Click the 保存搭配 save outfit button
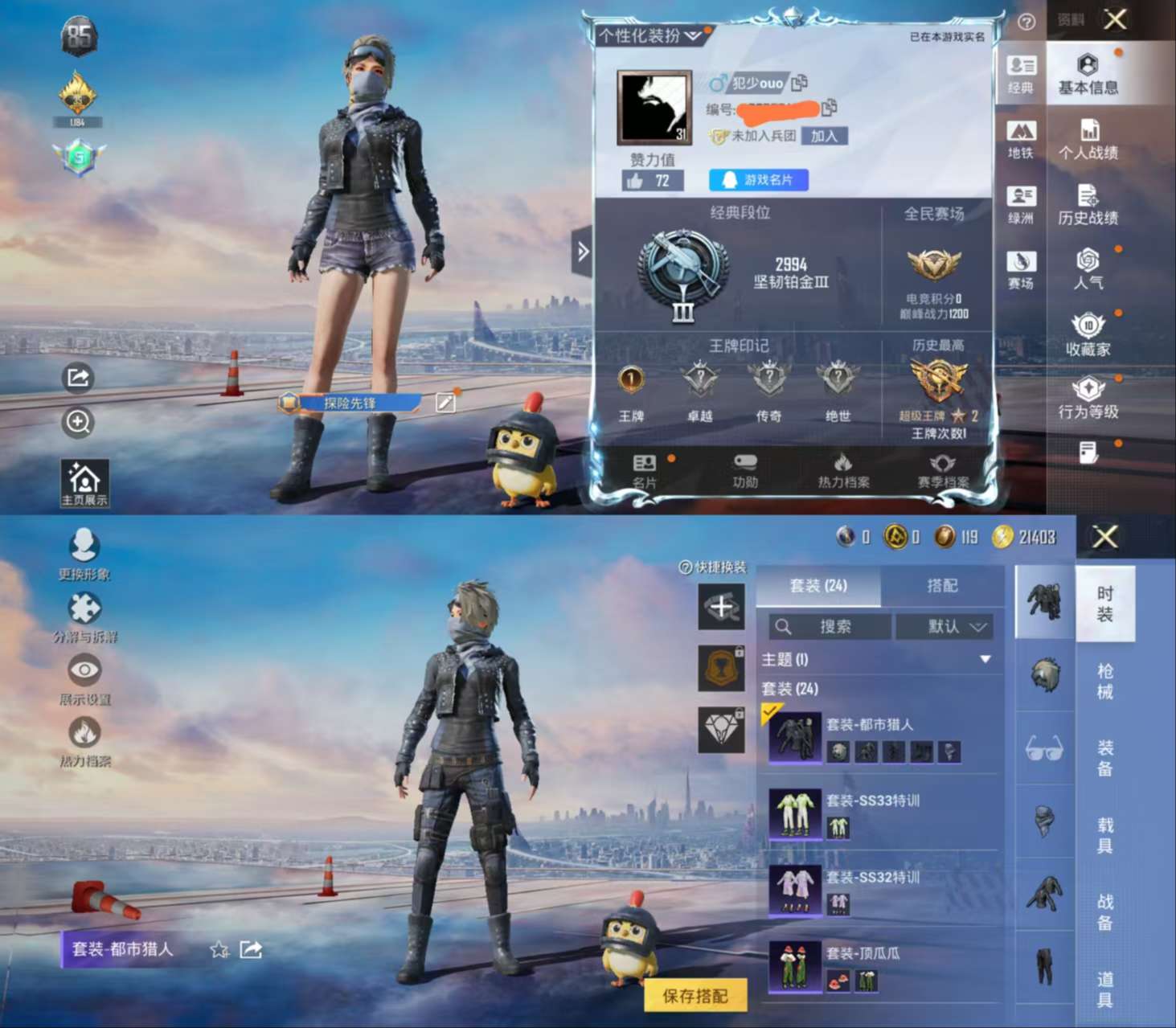The width and height of the screenshot is (1176, 1028). coord(695,993)
